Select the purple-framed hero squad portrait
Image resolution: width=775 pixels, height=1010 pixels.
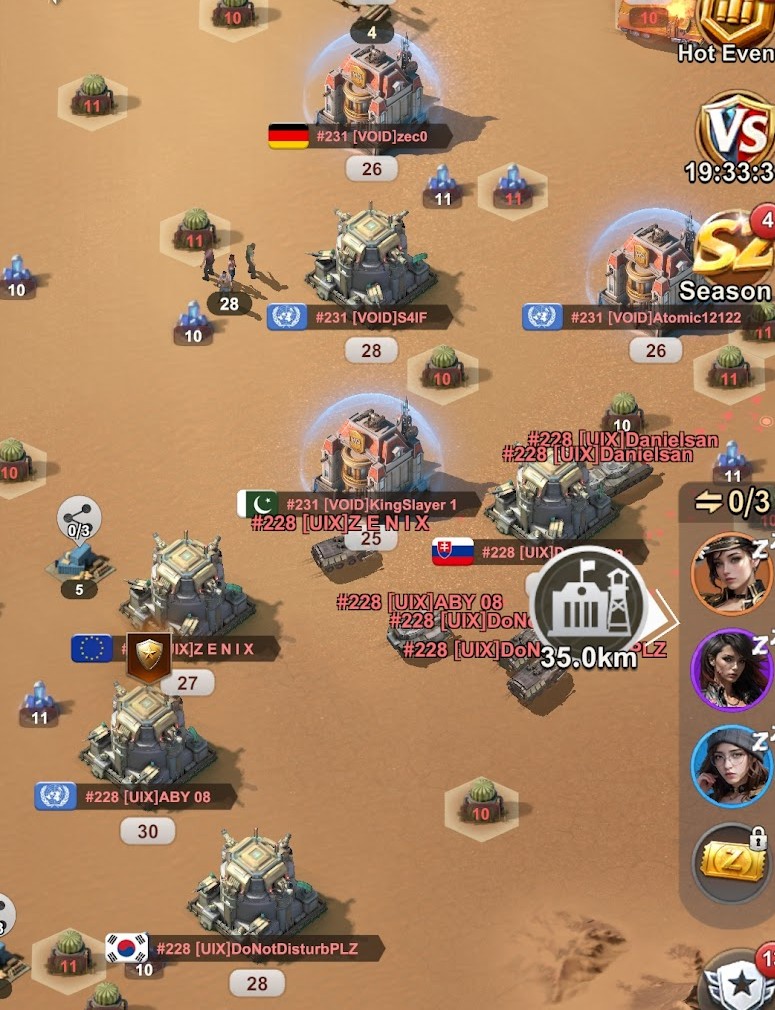click(732, 669)
